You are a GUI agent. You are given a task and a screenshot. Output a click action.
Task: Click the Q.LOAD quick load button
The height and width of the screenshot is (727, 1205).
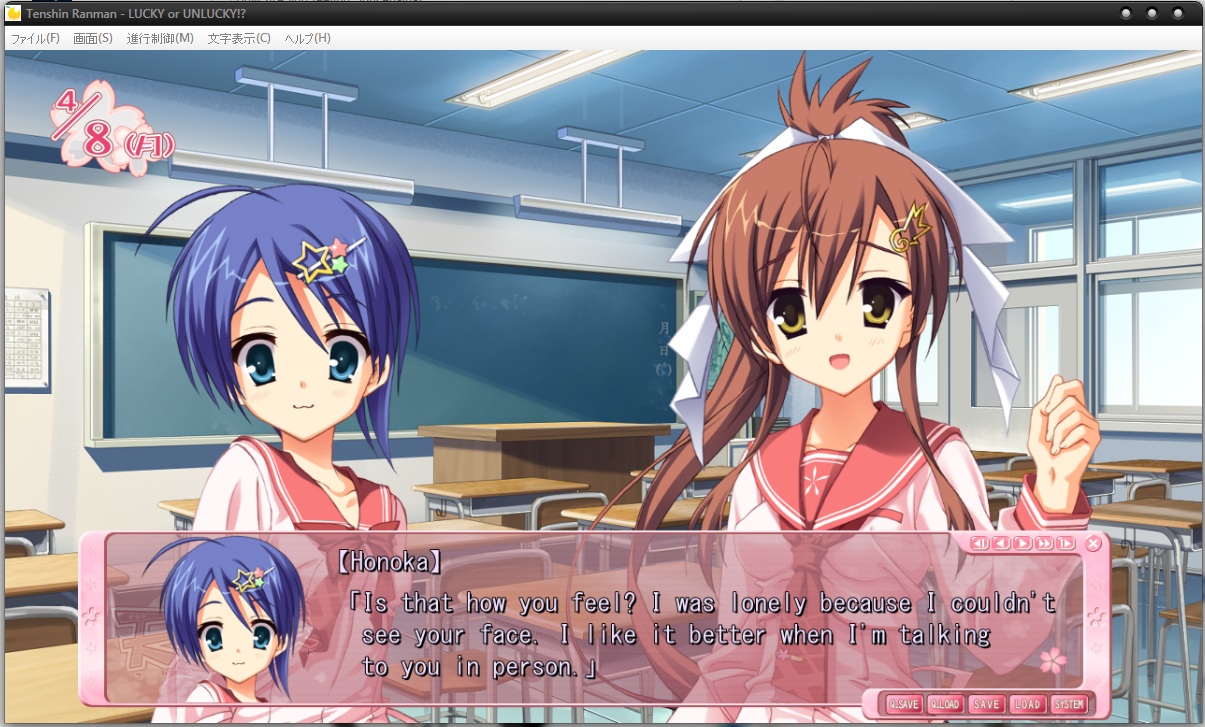[944, 704]
